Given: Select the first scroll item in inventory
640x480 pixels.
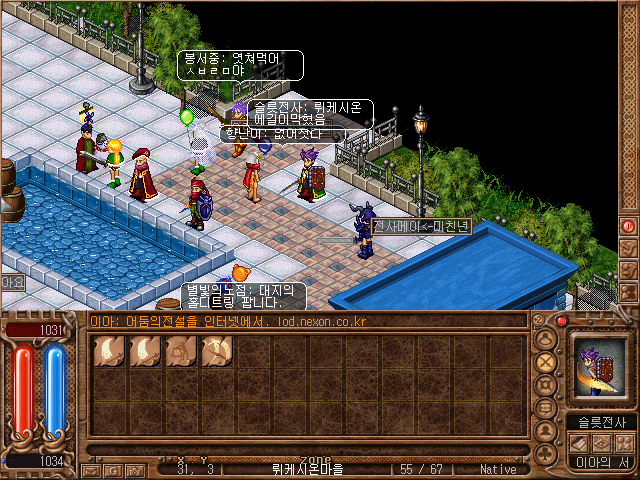Looking at the screenshot, I should coord(109,353).
